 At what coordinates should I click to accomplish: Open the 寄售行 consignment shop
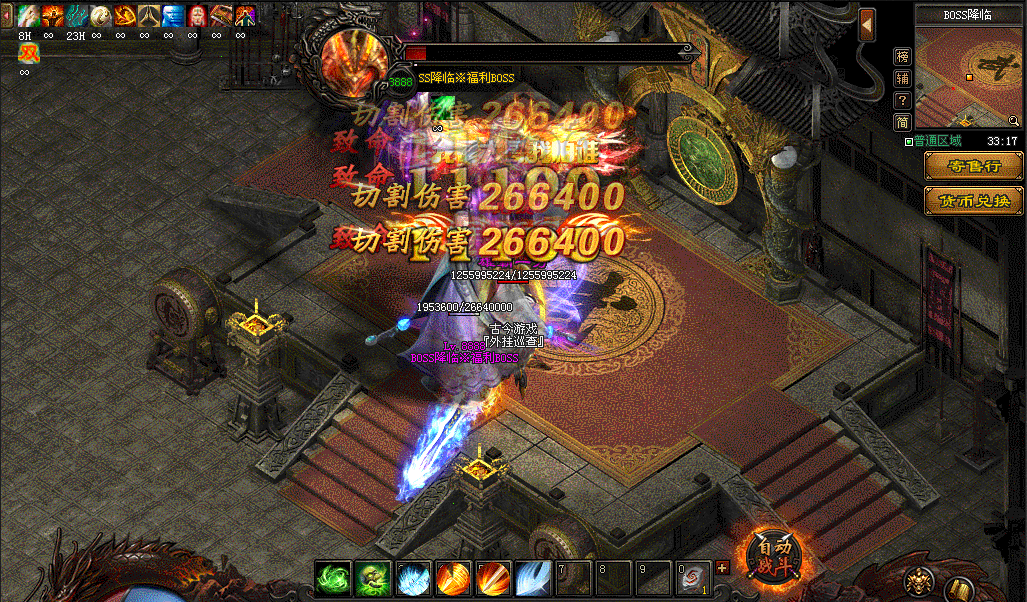pos(973,166)
